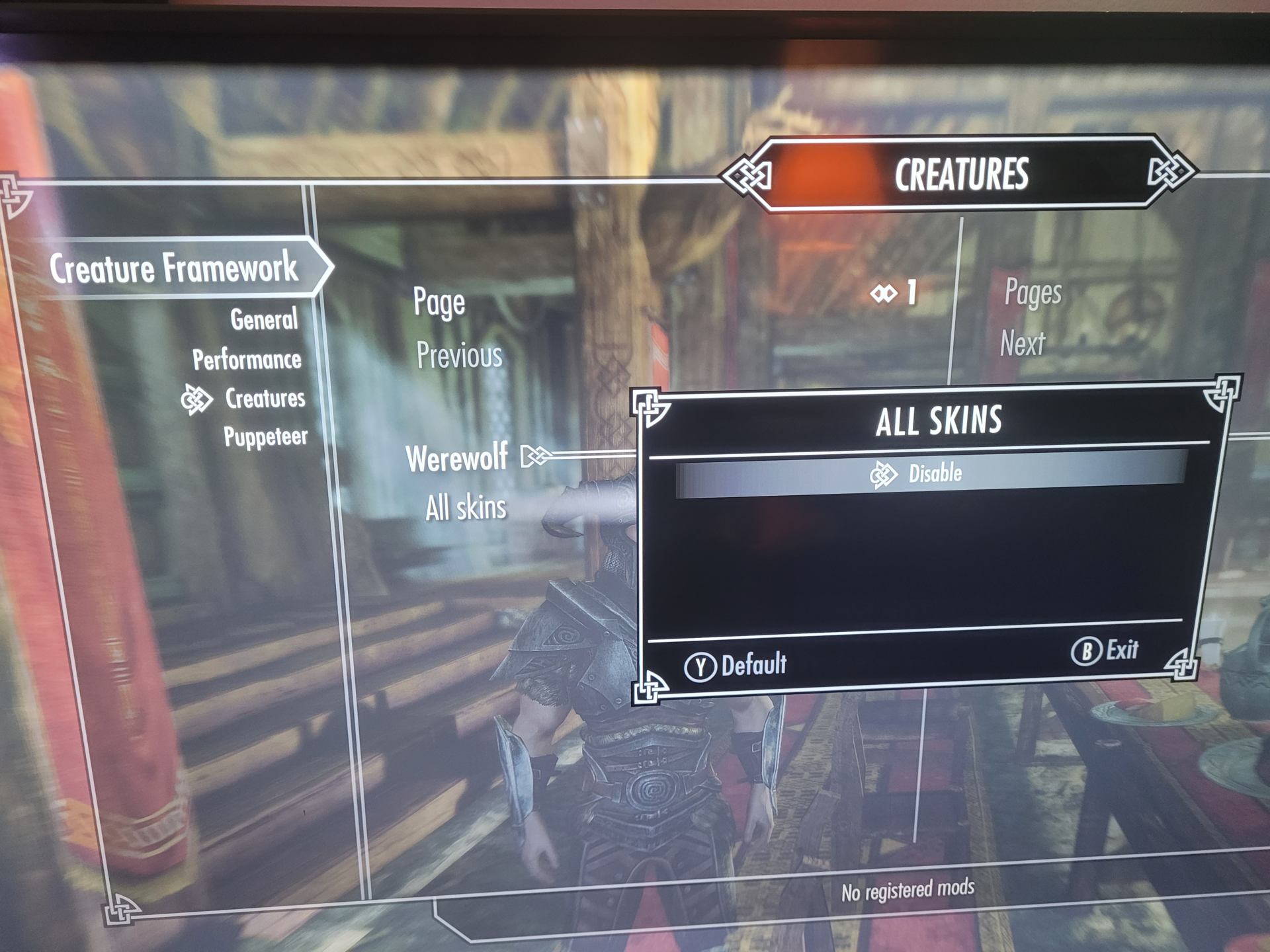
Task: Select the Creature Framework mod entry
Action: click(x=173, y=268)
